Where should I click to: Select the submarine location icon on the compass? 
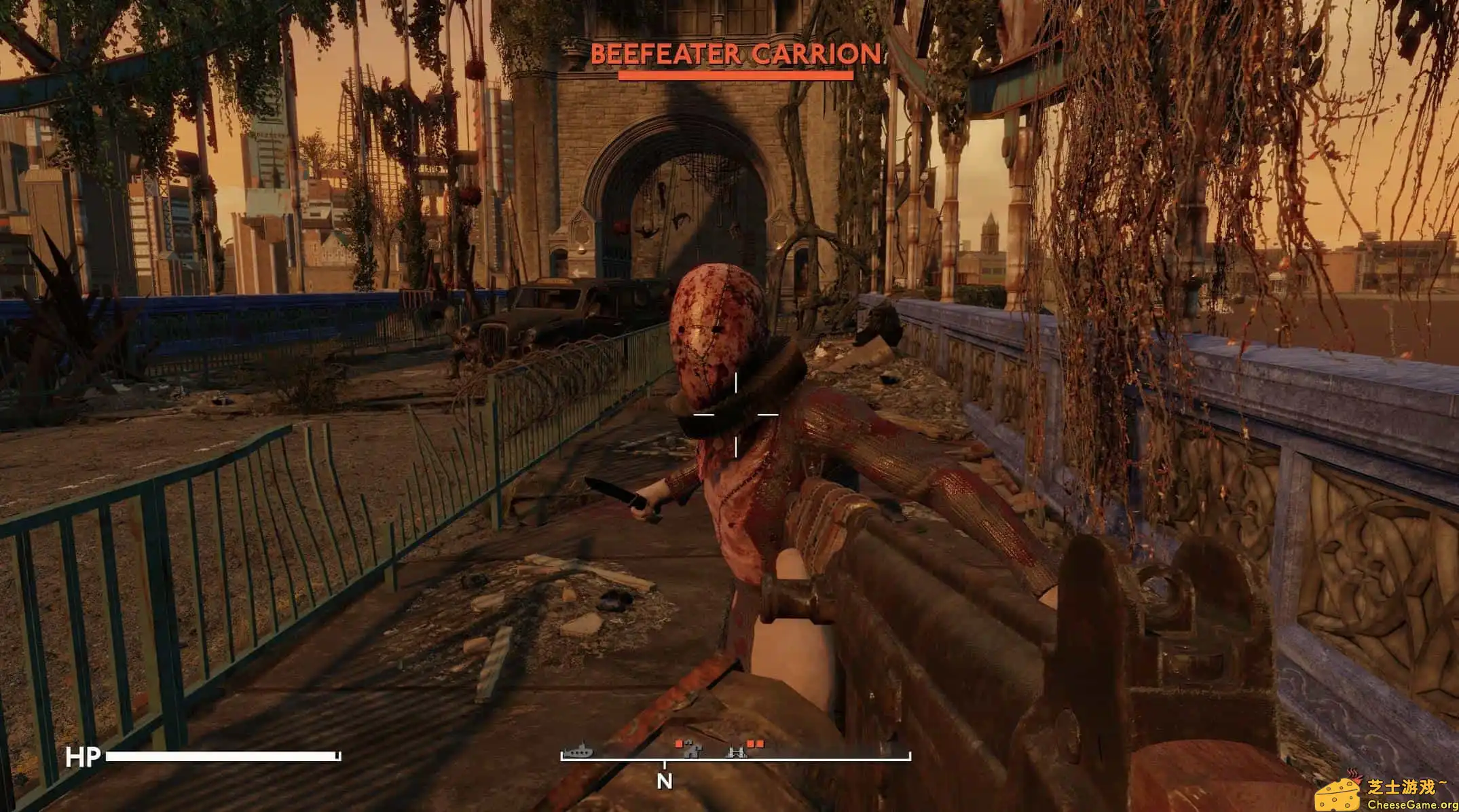580,752
